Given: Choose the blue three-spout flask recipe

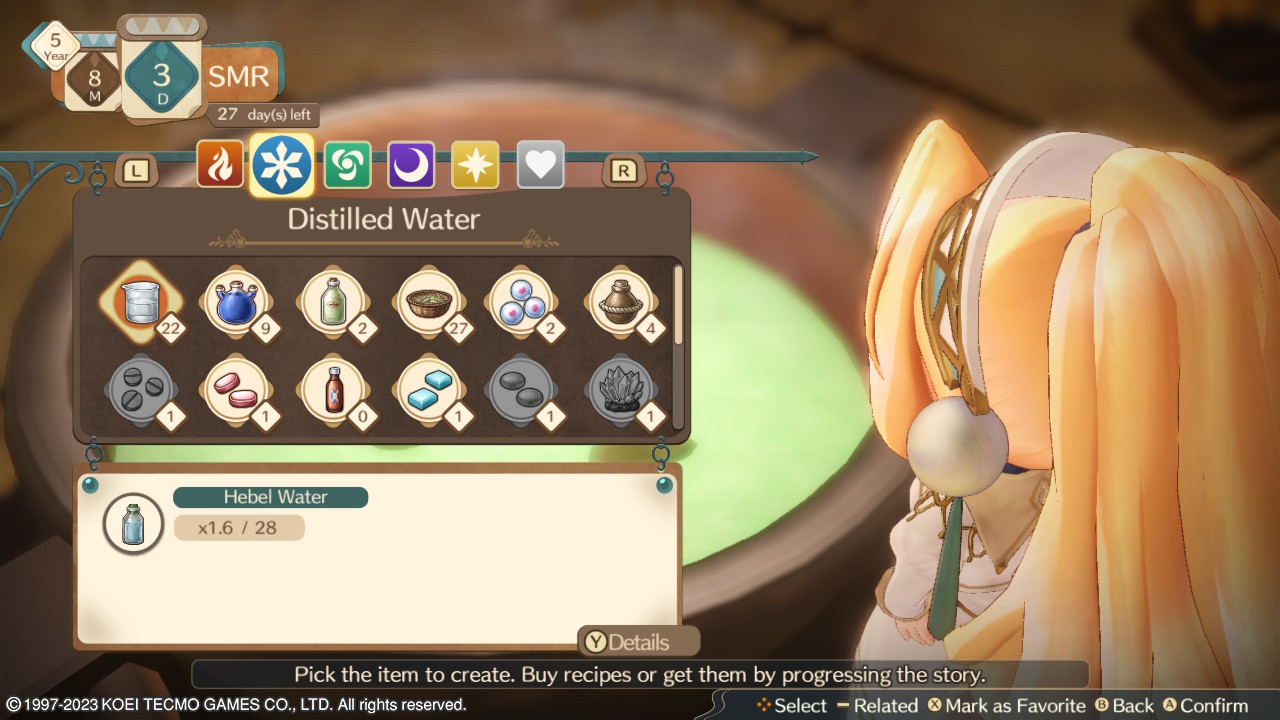Looking at the screenshot, I should [x=236, y=302].
